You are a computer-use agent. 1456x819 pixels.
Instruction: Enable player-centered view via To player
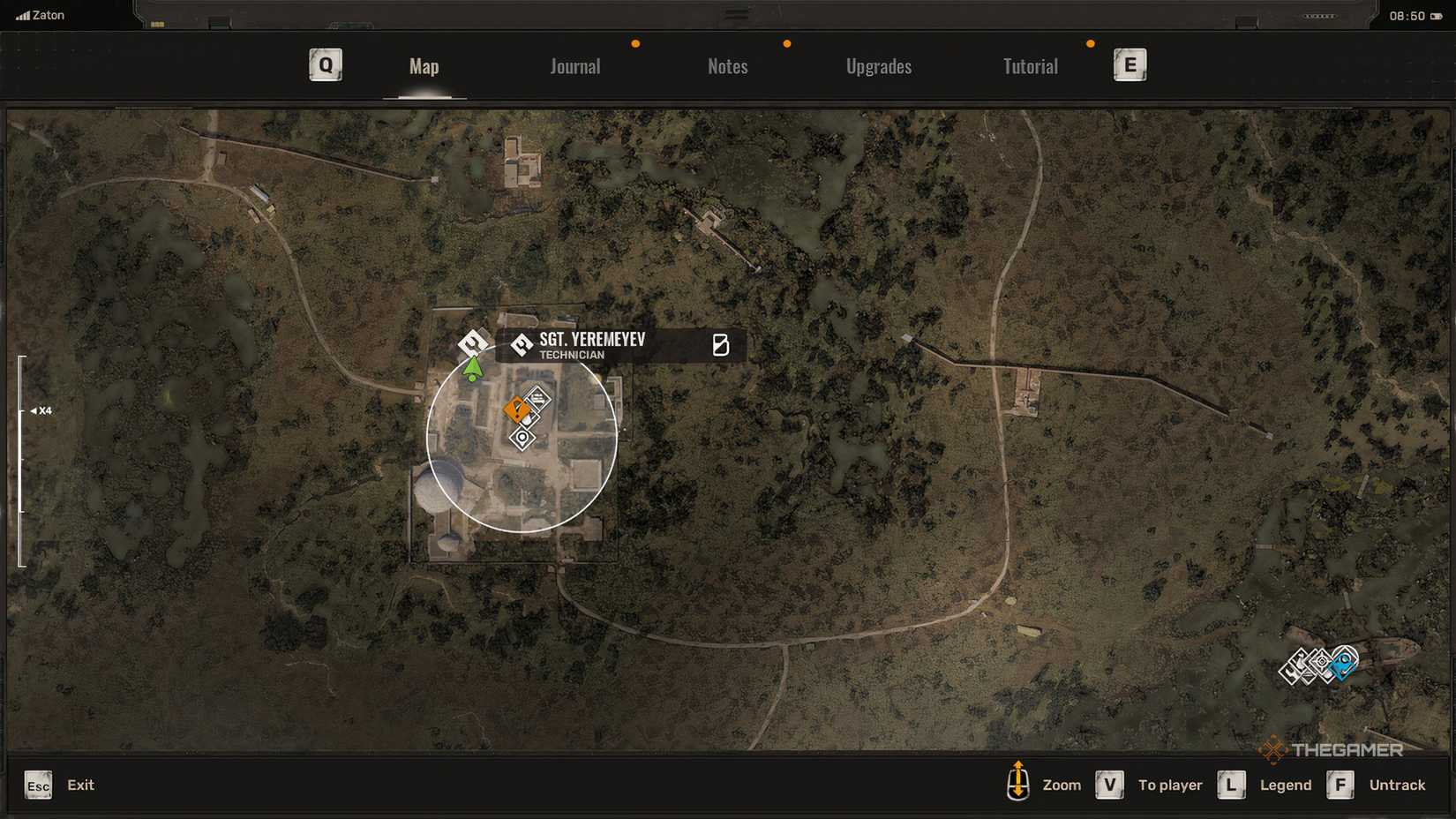coord(1108,785)
